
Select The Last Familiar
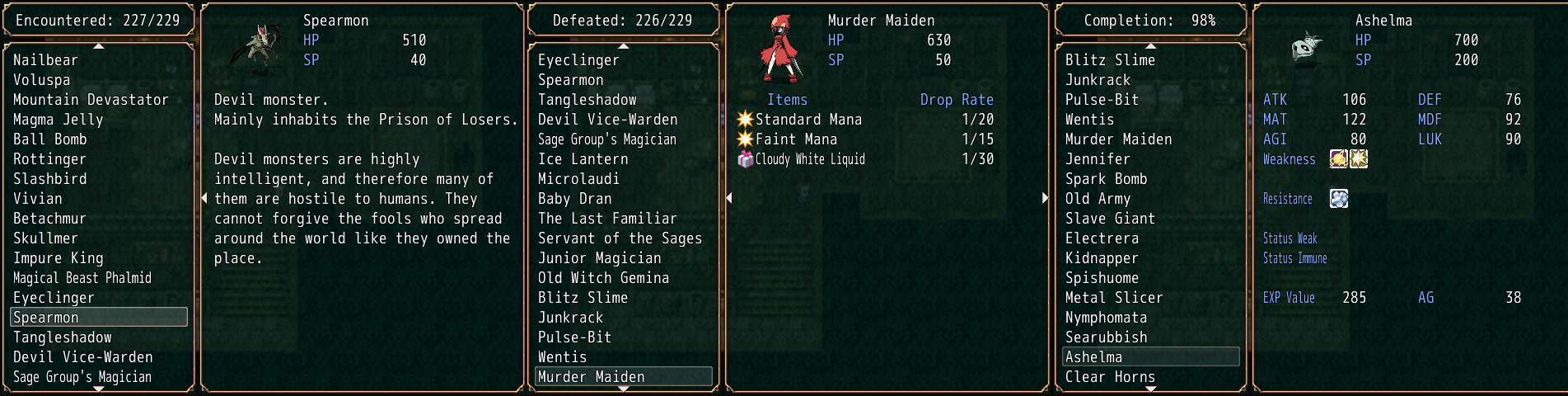pyautogui.click(x=607, y=219)
